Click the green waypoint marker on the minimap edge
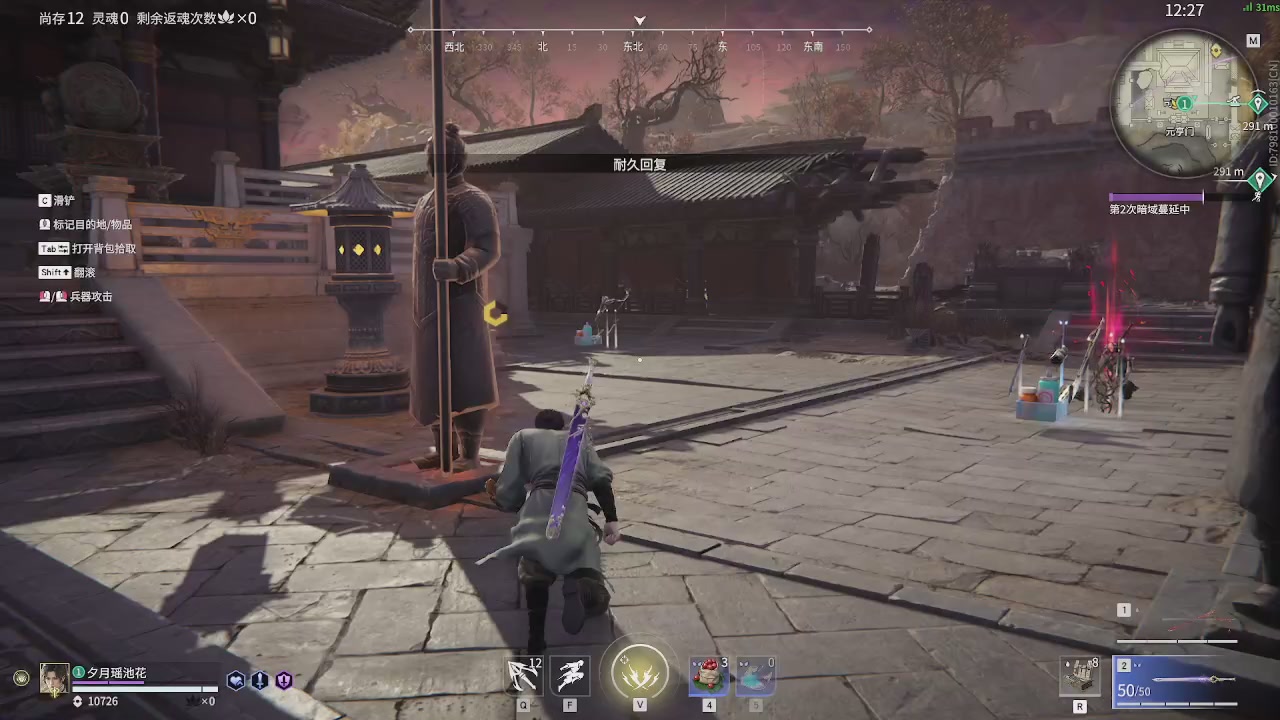Image resolution: width=1280 pixels, height=720 pixels. [1261, 100]
